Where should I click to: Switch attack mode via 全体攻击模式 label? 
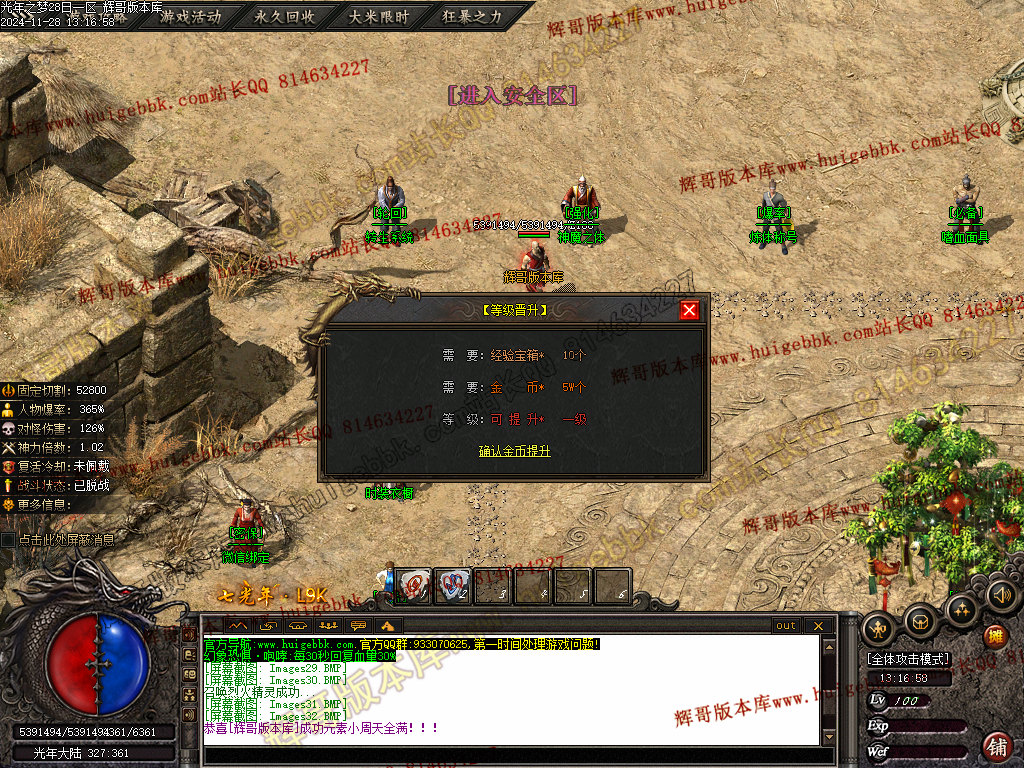[909, 660]
